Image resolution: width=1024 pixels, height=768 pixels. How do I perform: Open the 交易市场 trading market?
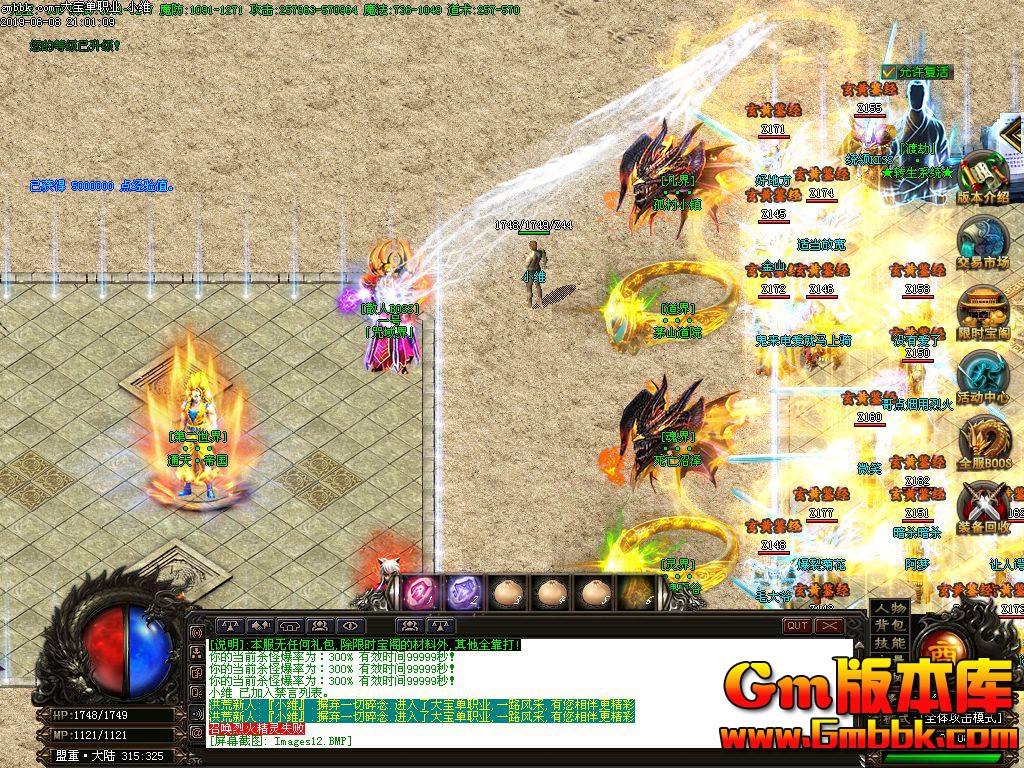coord(982,244)
